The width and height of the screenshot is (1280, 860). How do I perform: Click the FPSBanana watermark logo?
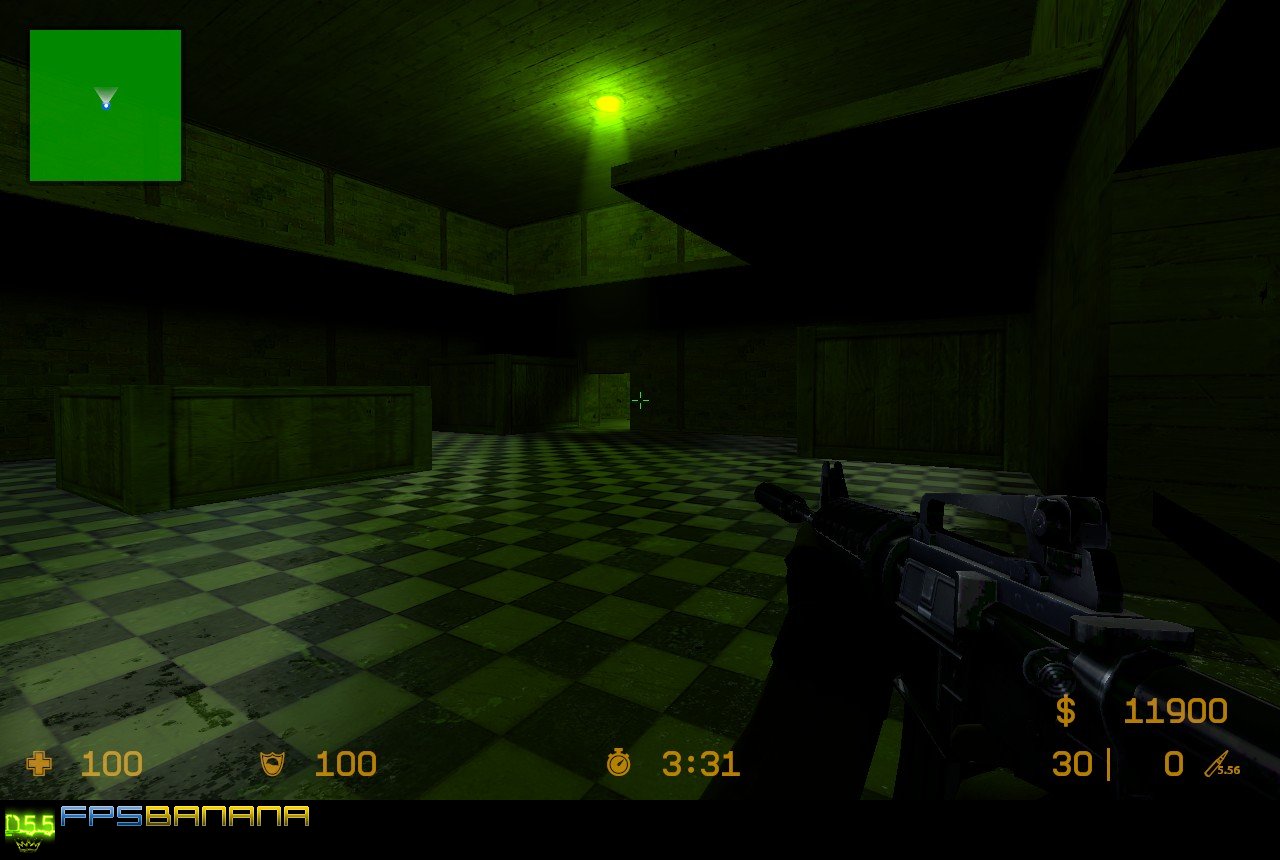coord(185,816)
